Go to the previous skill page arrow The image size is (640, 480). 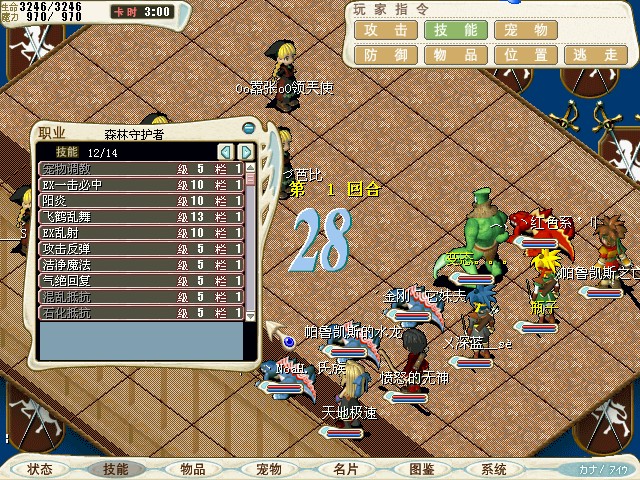tap(225, 152)
